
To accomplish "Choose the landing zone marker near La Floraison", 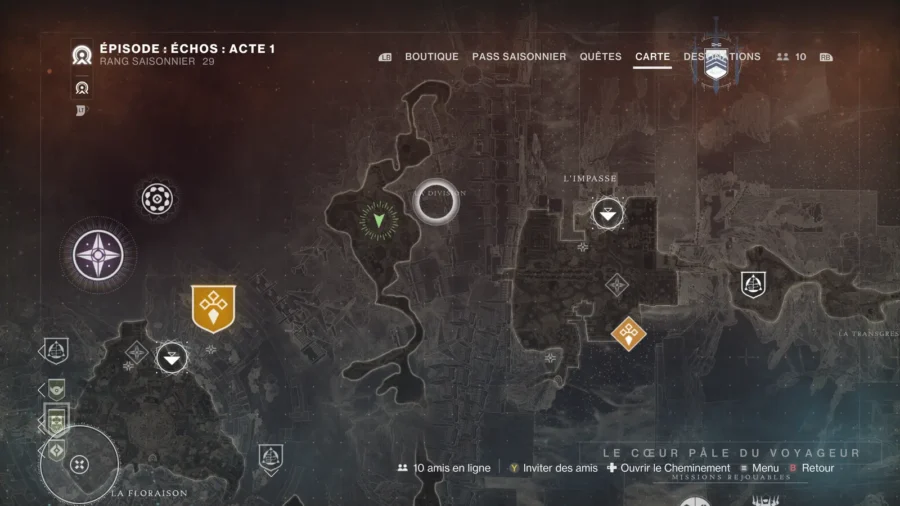I will pos(172,356).
